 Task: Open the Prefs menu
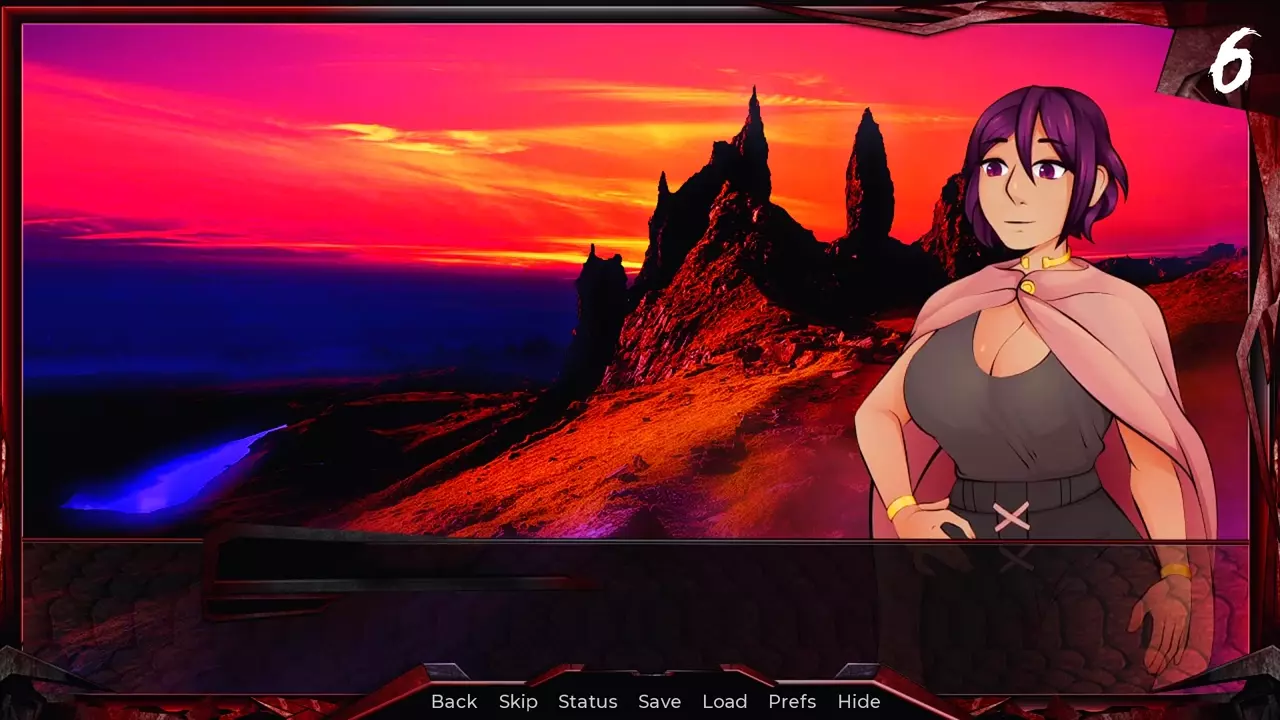tap(792, 702)
